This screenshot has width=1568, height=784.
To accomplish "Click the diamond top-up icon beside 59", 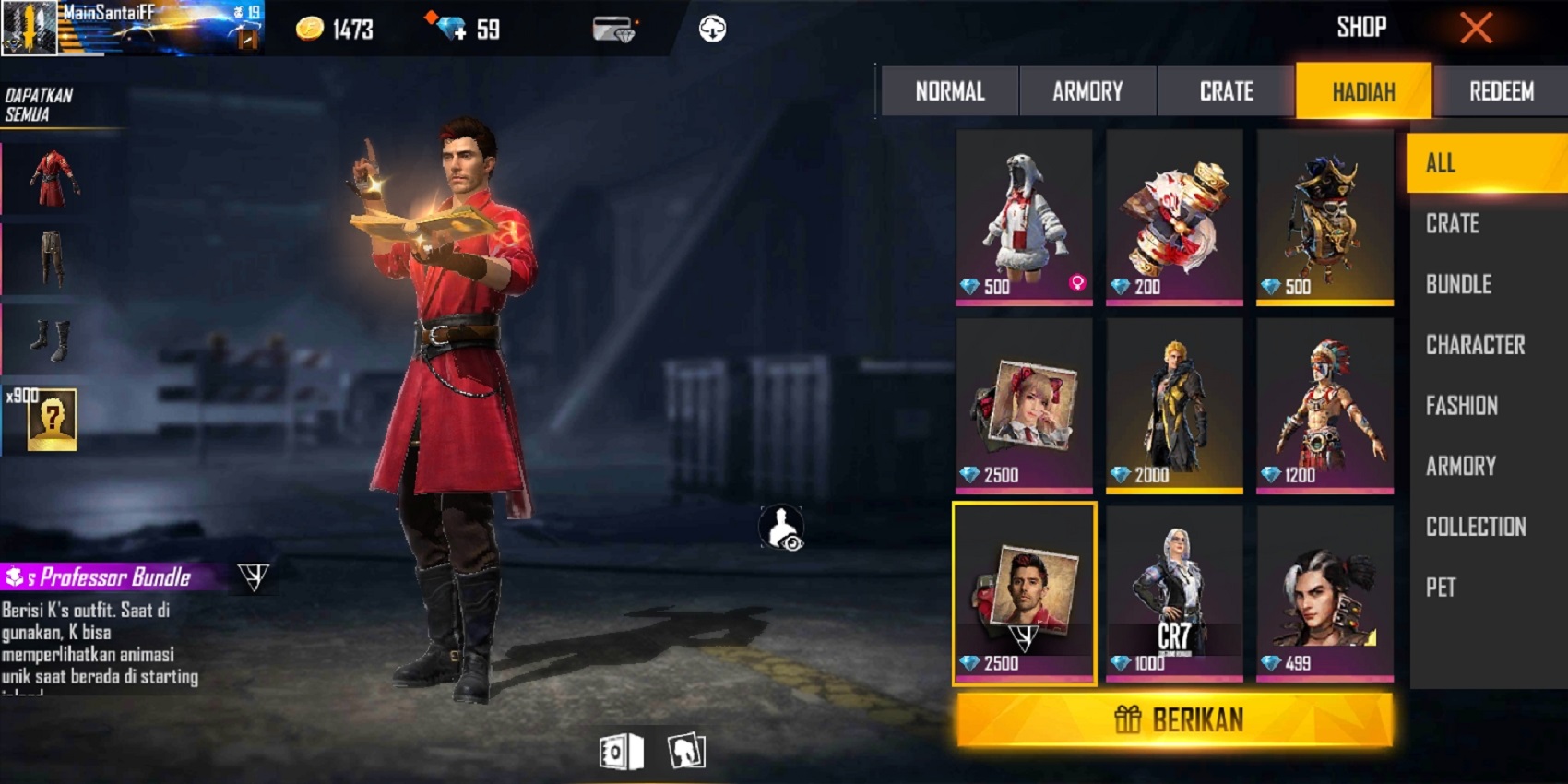I will (x=452, y=29).
